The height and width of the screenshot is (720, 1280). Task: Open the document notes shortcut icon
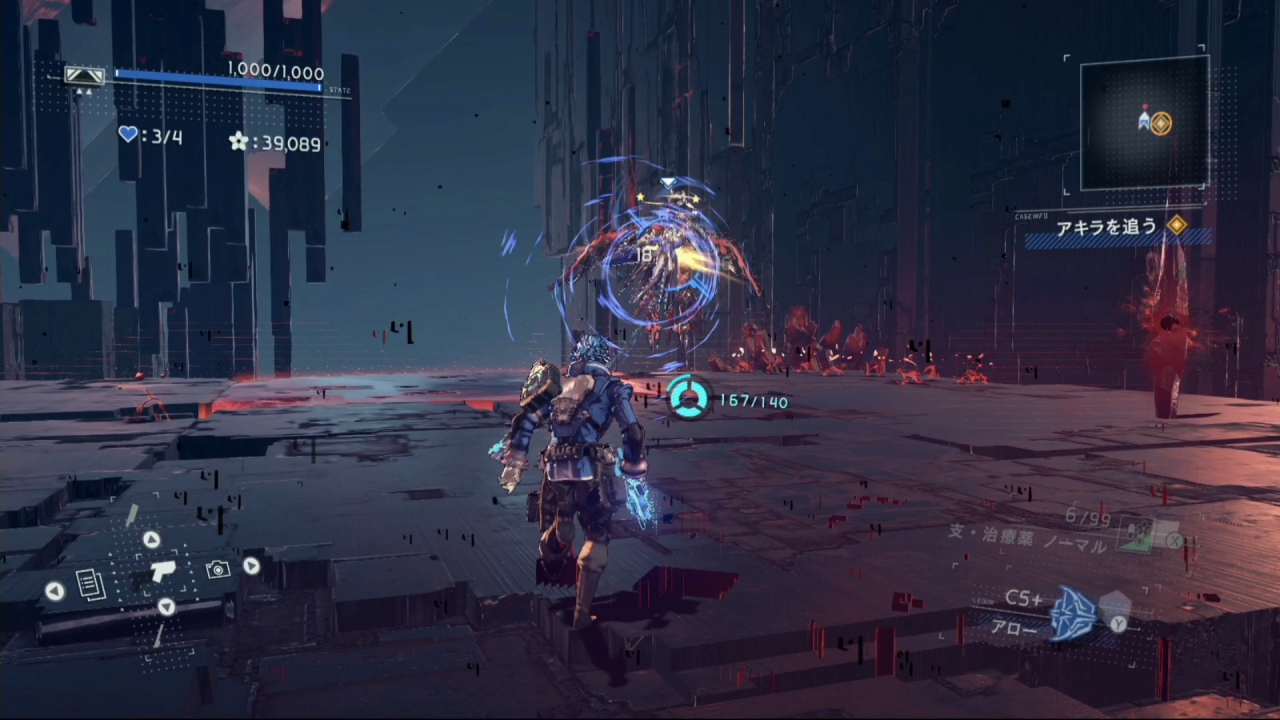(90, 583)
